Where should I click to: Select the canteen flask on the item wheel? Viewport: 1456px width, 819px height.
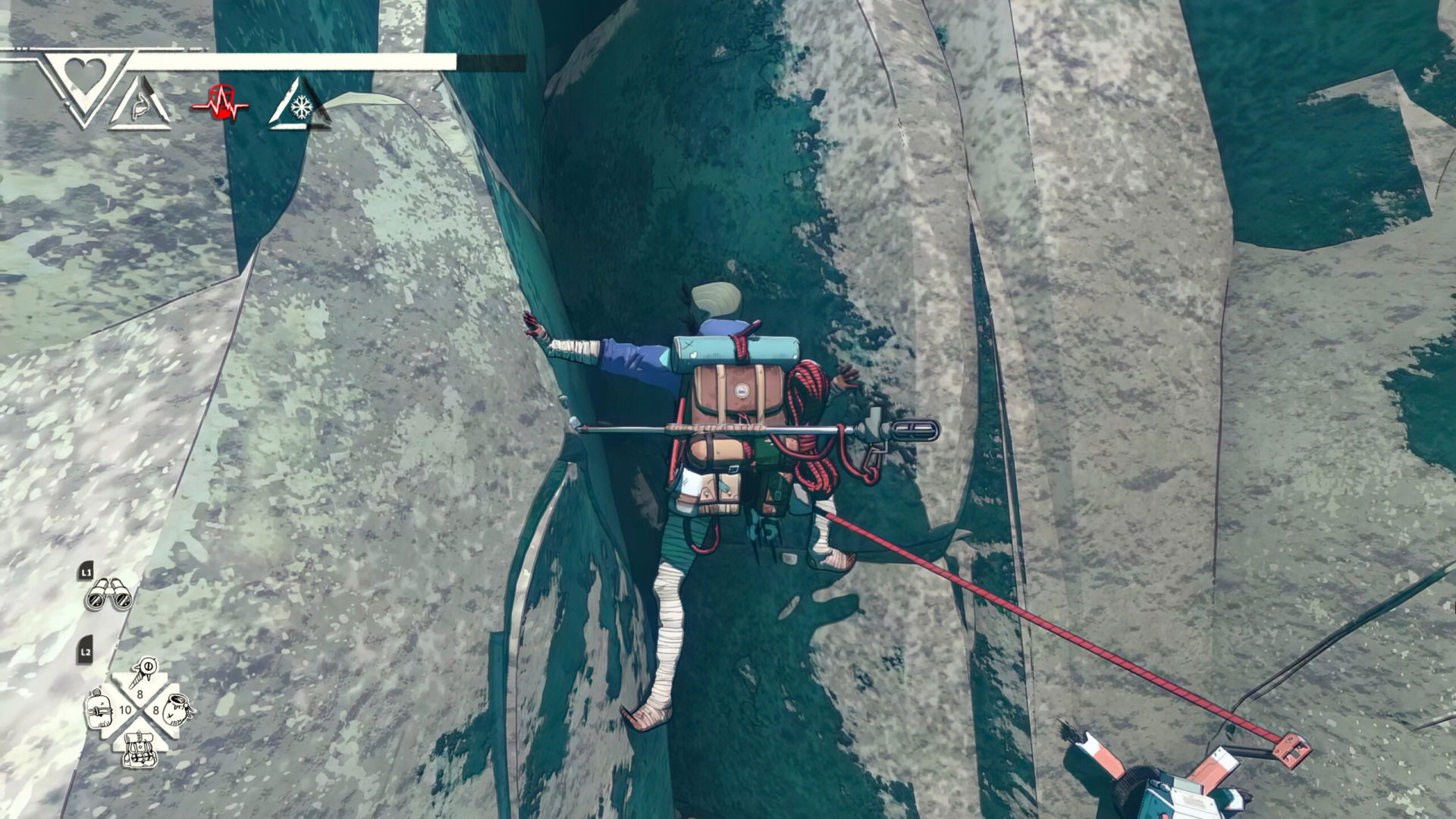click(x=99, y=710)
